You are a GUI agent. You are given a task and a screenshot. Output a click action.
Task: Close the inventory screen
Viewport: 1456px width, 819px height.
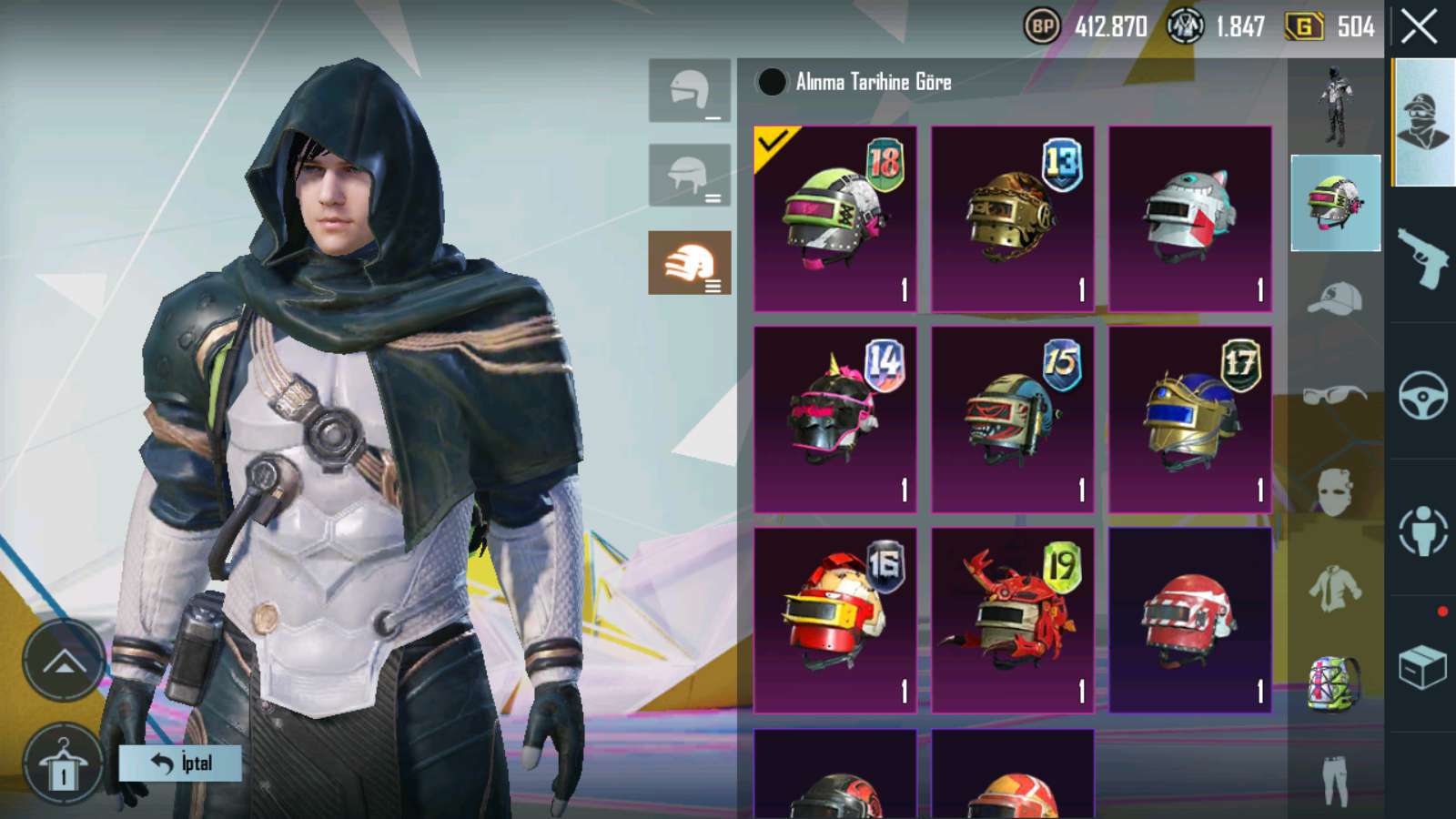1419,27
